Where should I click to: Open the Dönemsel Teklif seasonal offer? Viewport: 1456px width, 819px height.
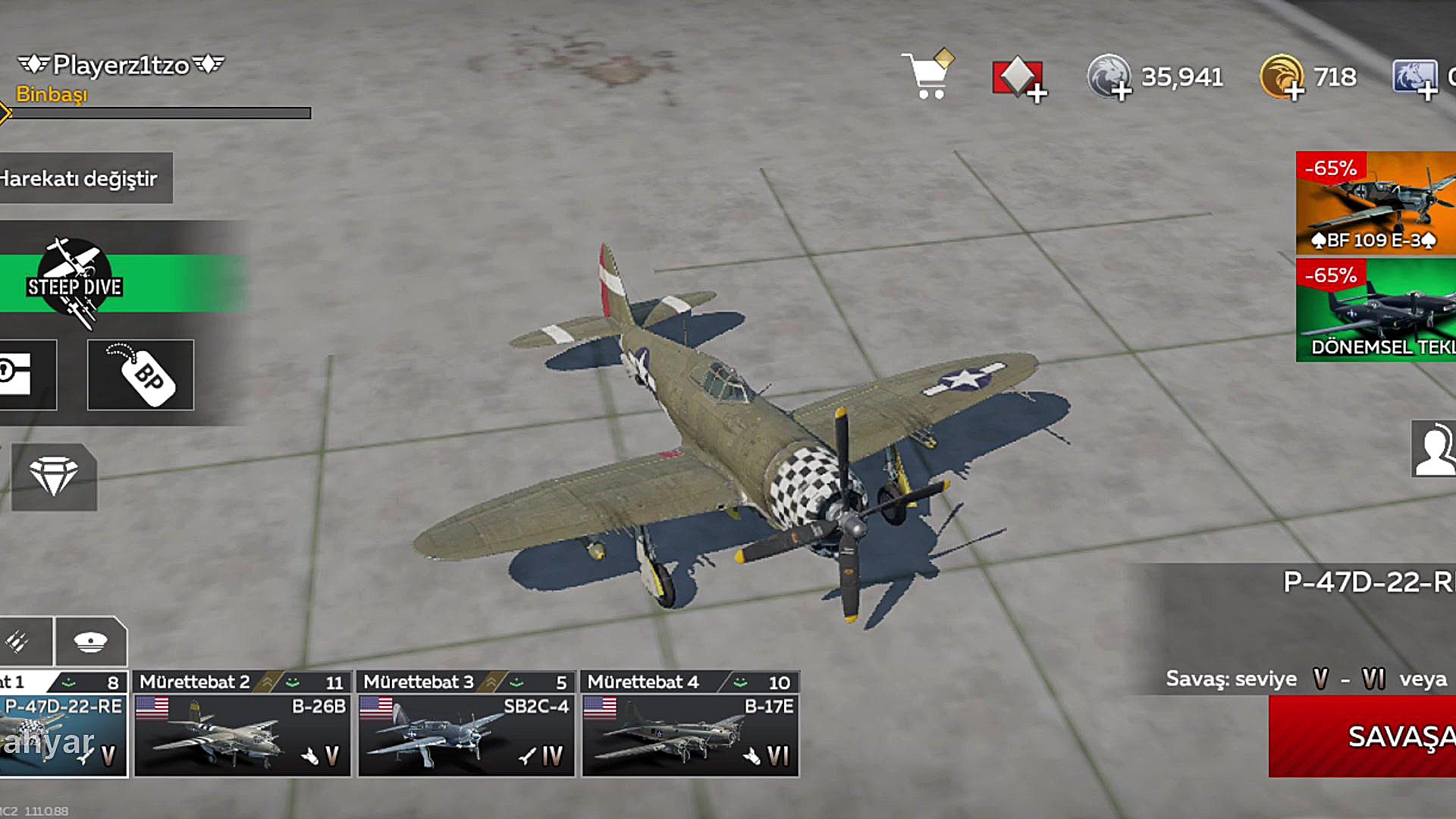pyautogui.click(x=1376, y=310)
